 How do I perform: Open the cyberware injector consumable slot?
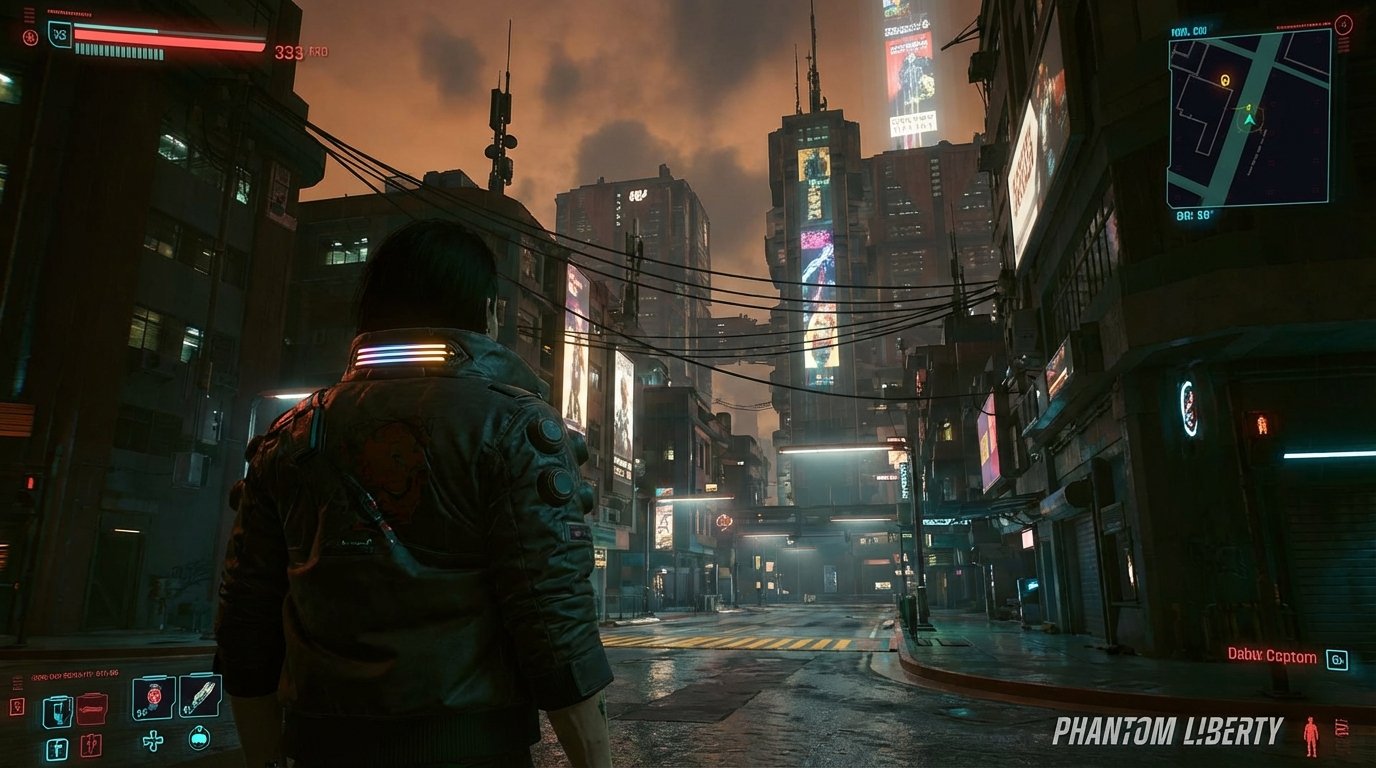[58, 747]
